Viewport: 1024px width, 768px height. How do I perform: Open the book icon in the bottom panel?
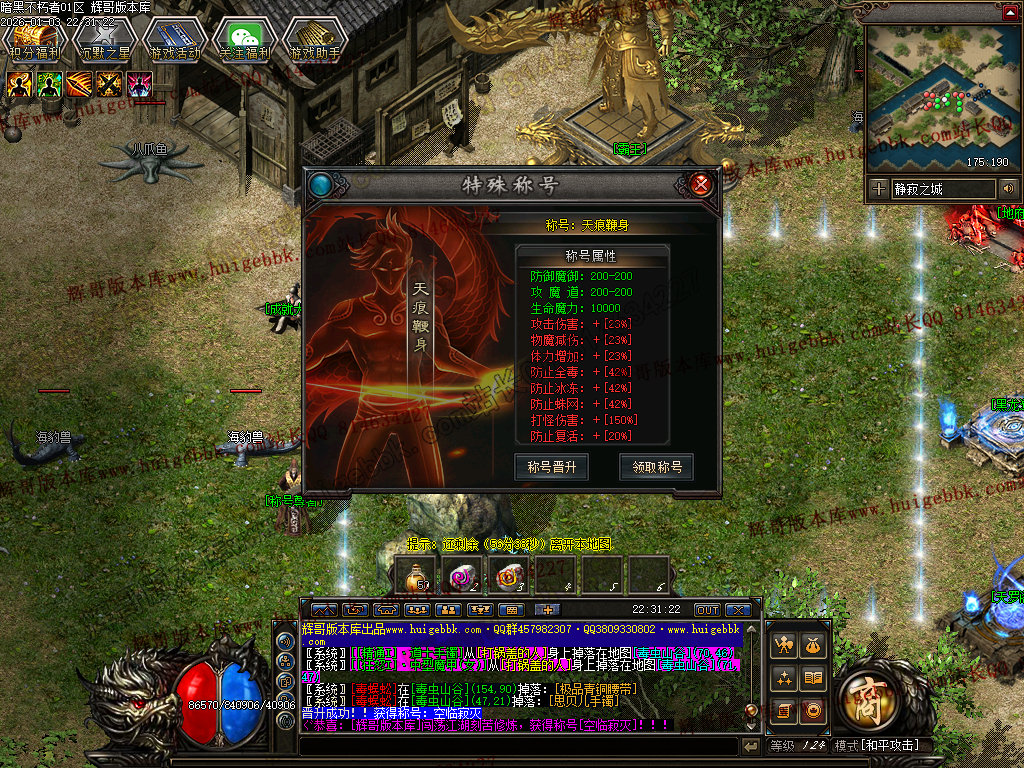[x=813, y=679]
